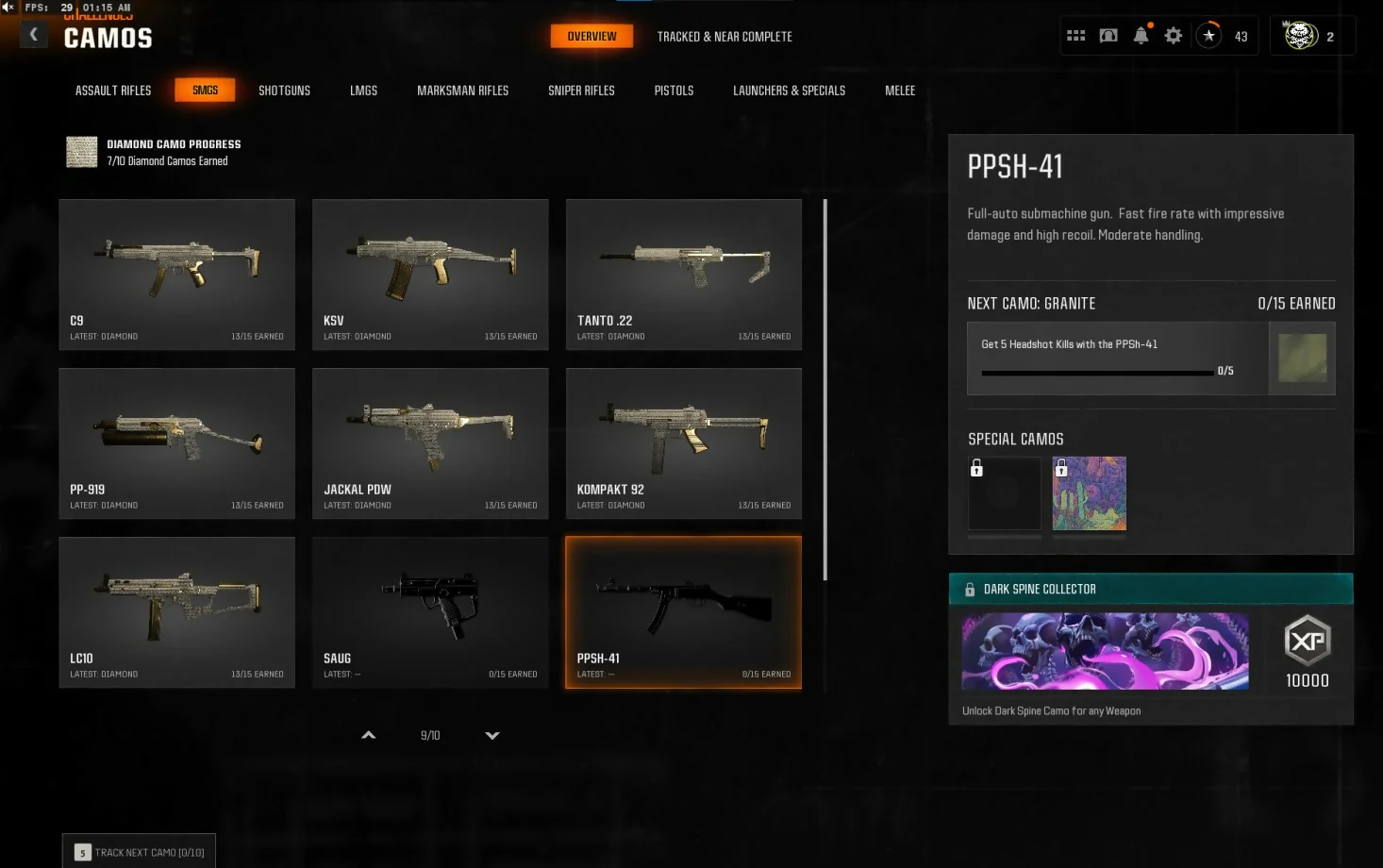The image size is (1383, 868).
Task: Open the settings gear icon
Action: click(1173, 36)
